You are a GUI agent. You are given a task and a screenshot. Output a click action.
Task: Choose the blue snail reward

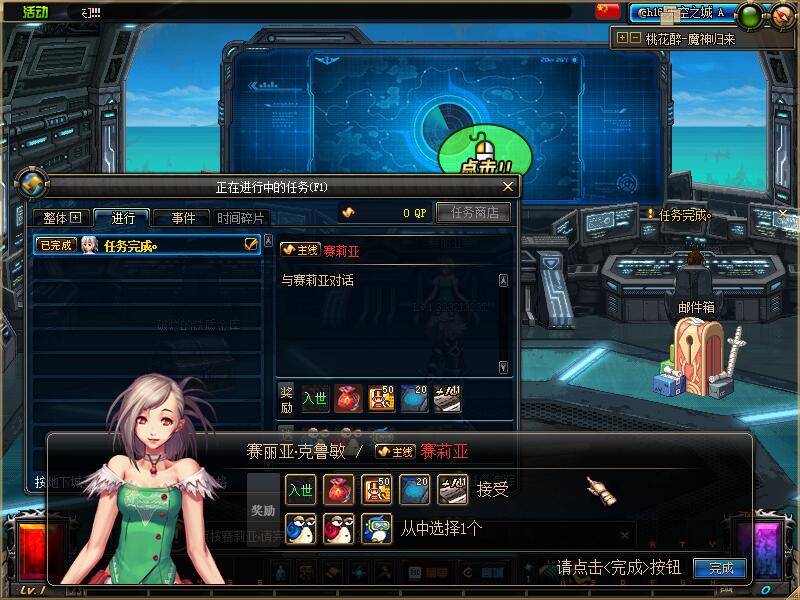(x=300, y=527)
